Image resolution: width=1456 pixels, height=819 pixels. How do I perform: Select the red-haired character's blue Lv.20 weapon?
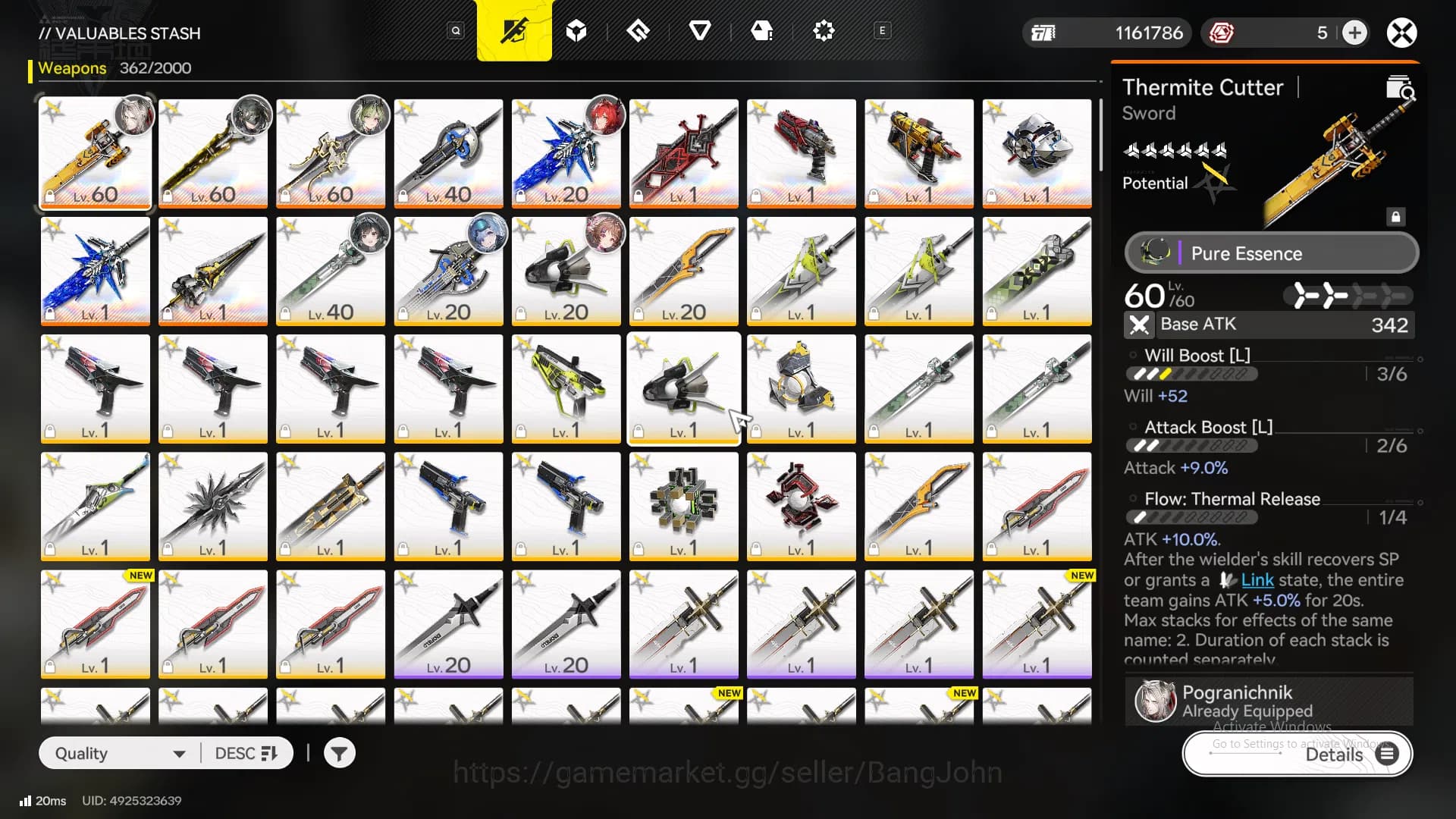(566, 153)
